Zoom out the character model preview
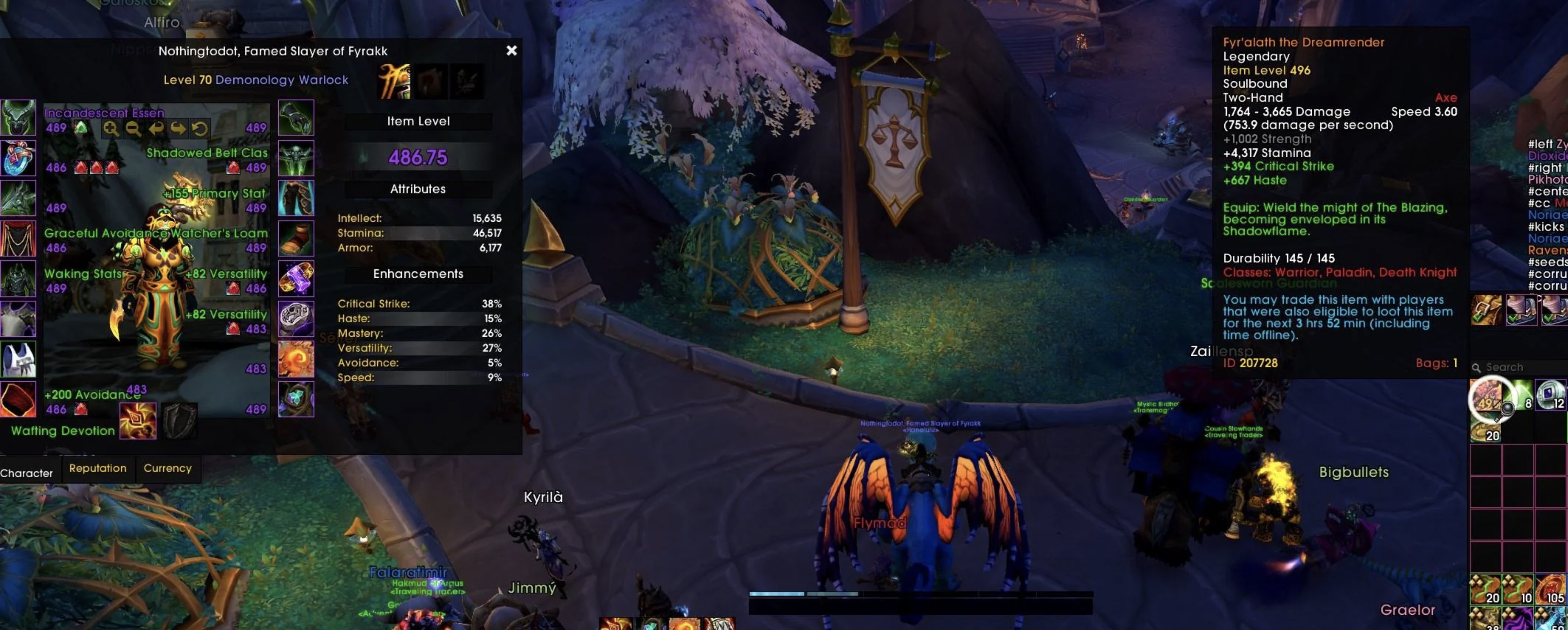Screen dimensions: 1568x630 133,129
